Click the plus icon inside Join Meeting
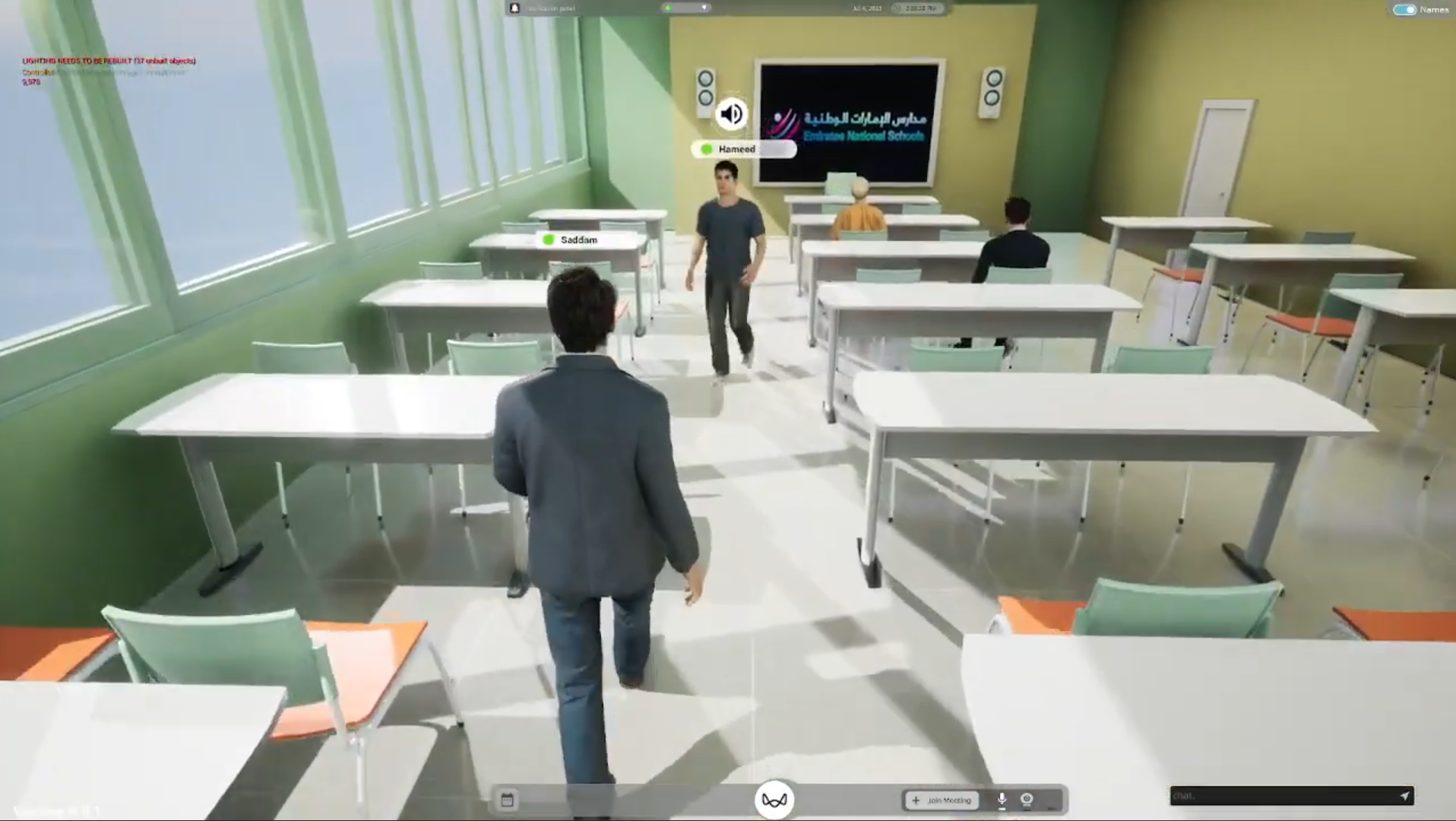 tap(916, 800)
